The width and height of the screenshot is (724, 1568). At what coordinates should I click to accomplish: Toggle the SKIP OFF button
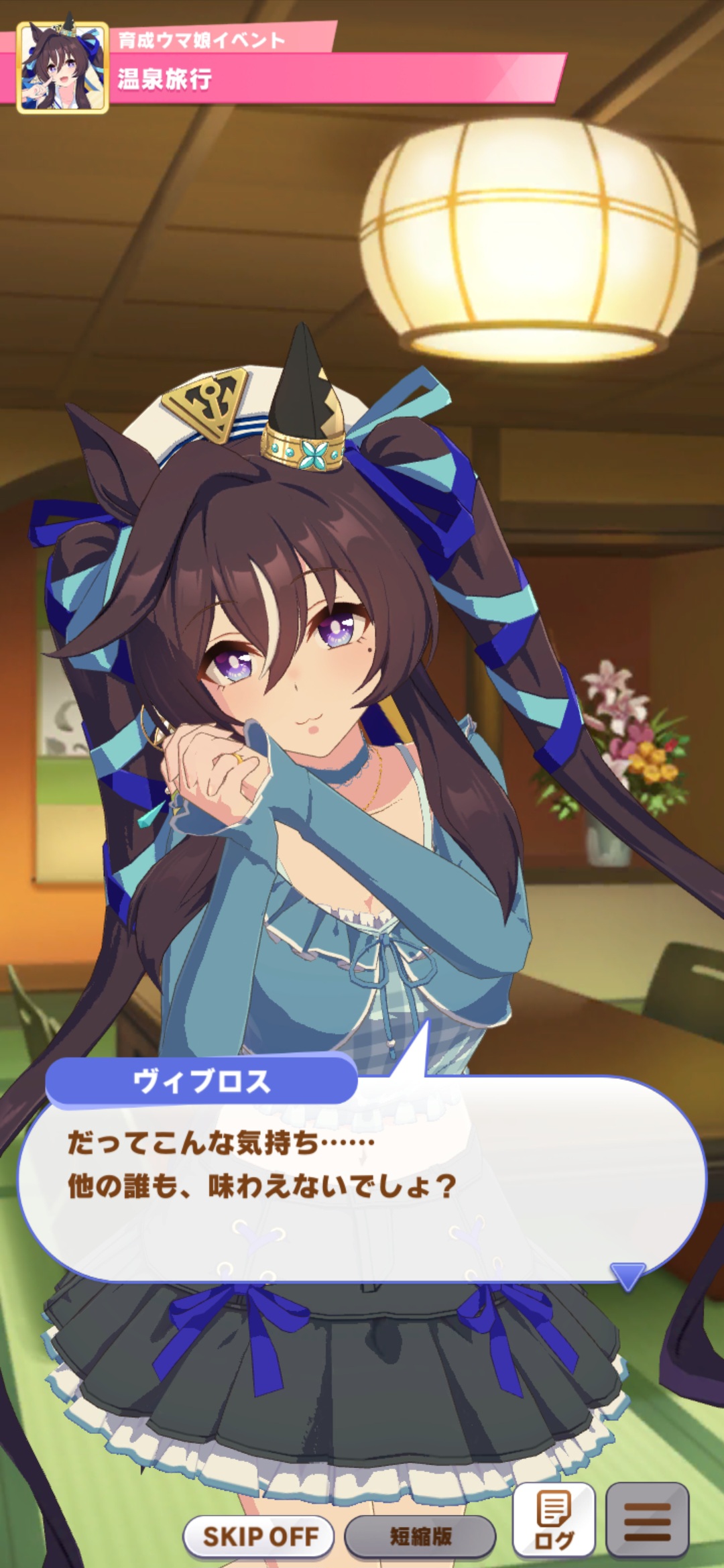click(x=259, y=1535)
